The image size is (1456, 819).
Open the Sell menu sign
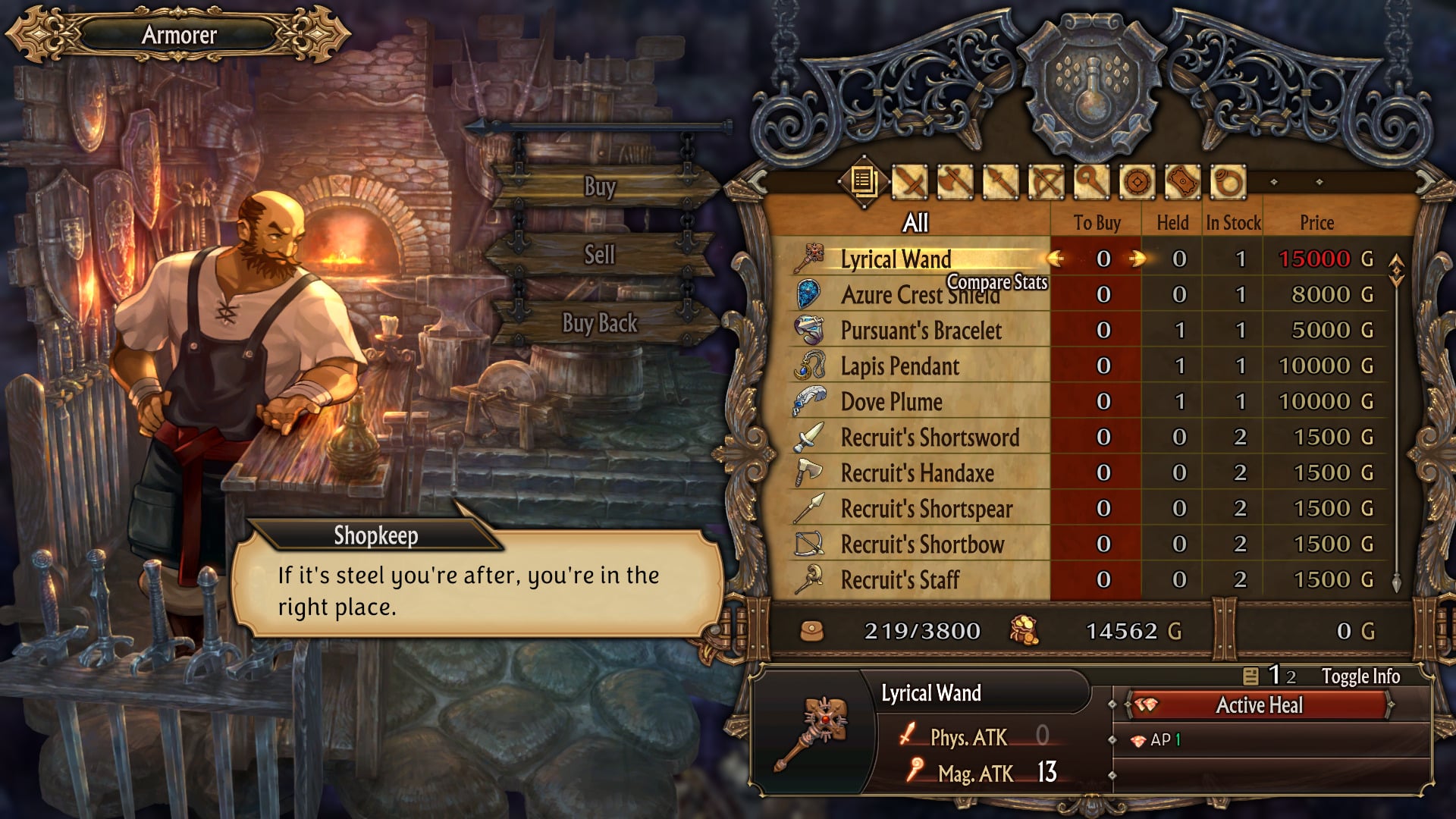coord(599,255)
